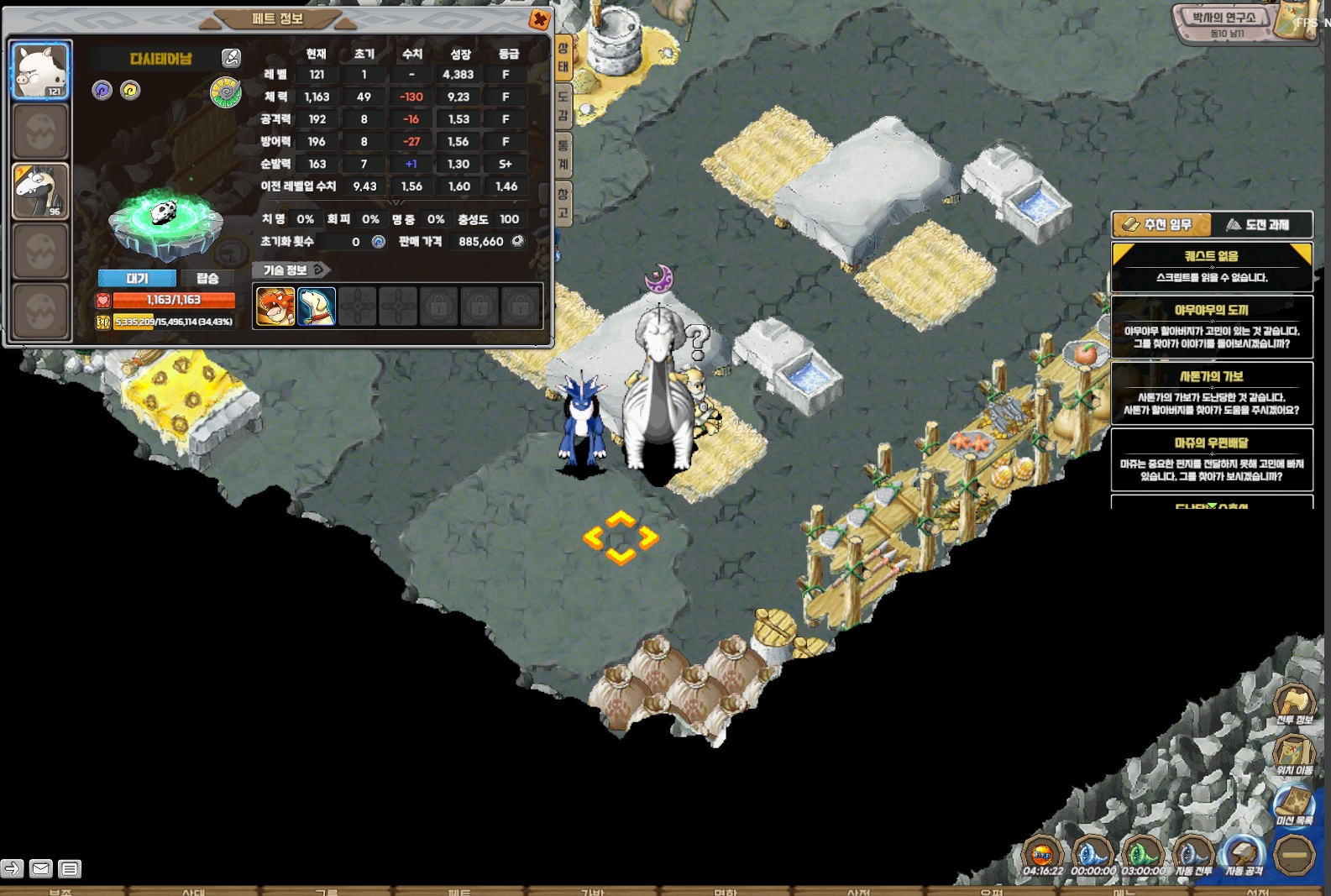The image size is (1331, 896).
Task: Close the 페트 정보 pet info window
Action: pos(539,18)
